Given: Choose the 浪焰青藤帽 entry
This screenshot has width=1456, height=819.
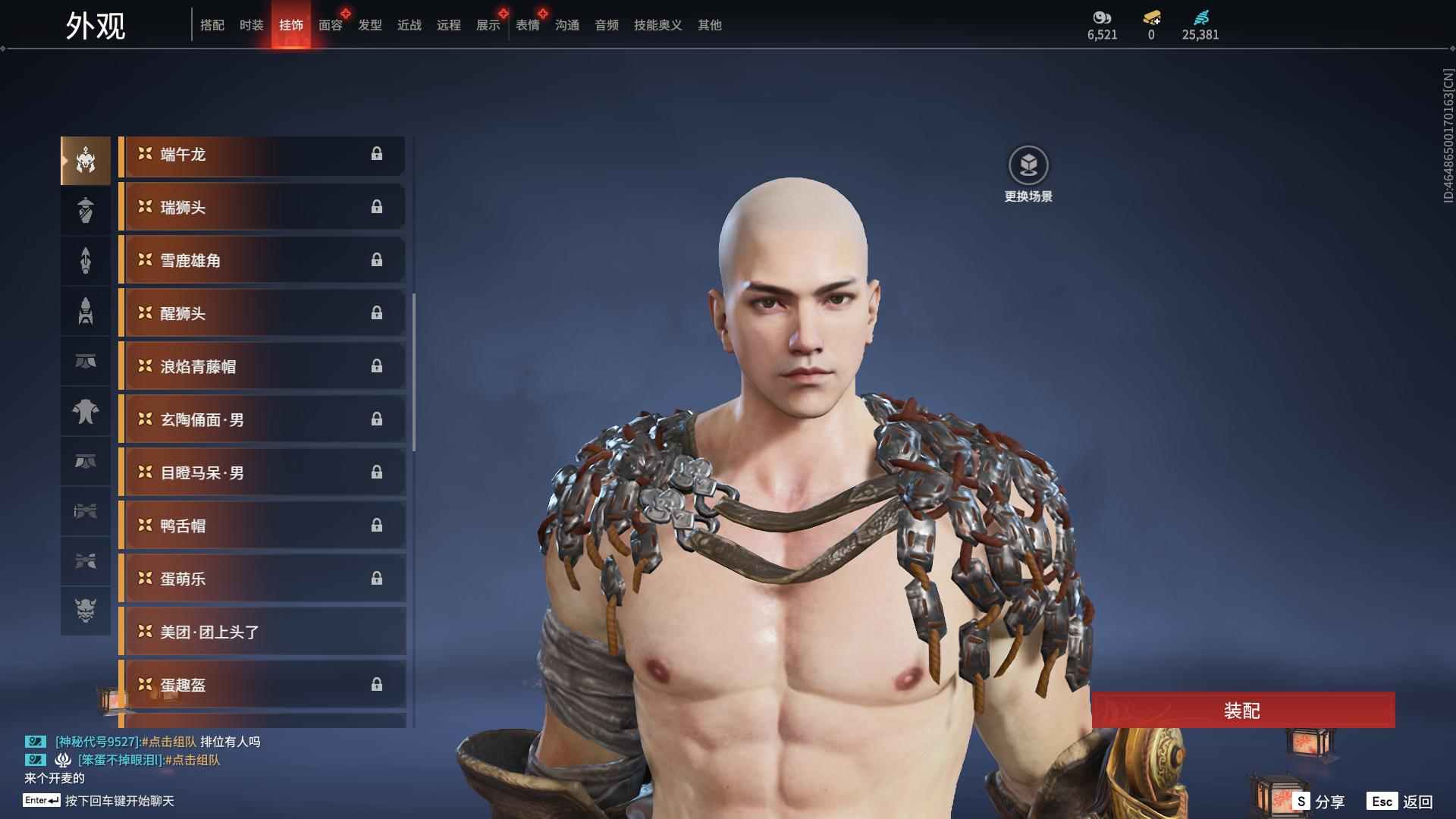Looking at the screenshot, I should [x=262, y=367].
